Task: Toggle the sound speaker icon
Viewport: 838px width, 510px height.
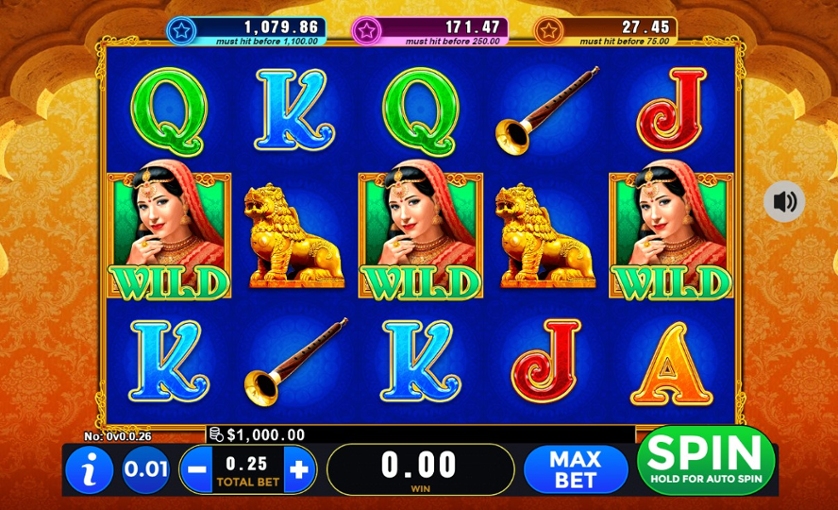Action: tap(785, 202)
